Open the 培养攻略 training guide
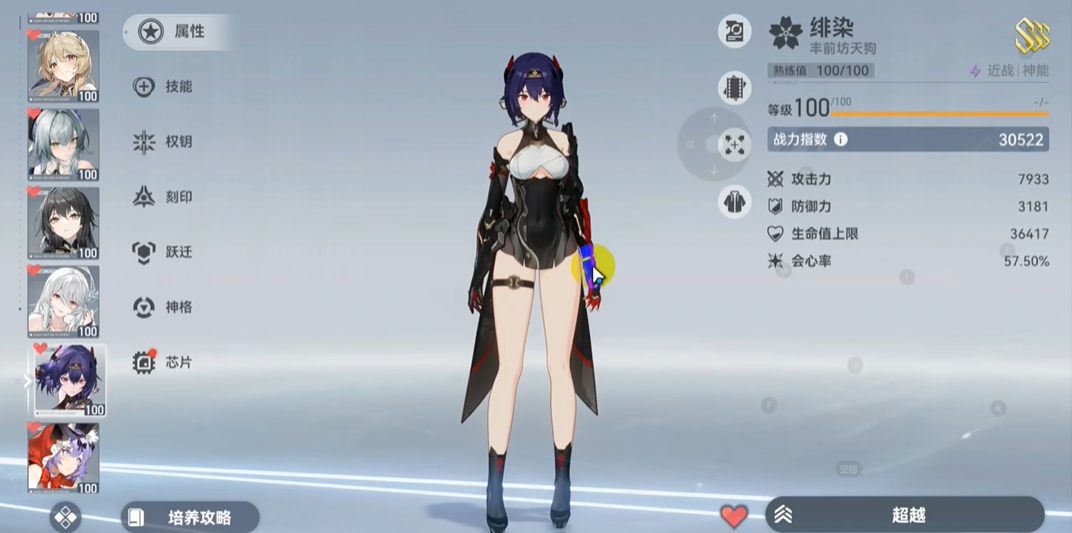This screenshot has height=533, width=1072. tap(189, 517)
